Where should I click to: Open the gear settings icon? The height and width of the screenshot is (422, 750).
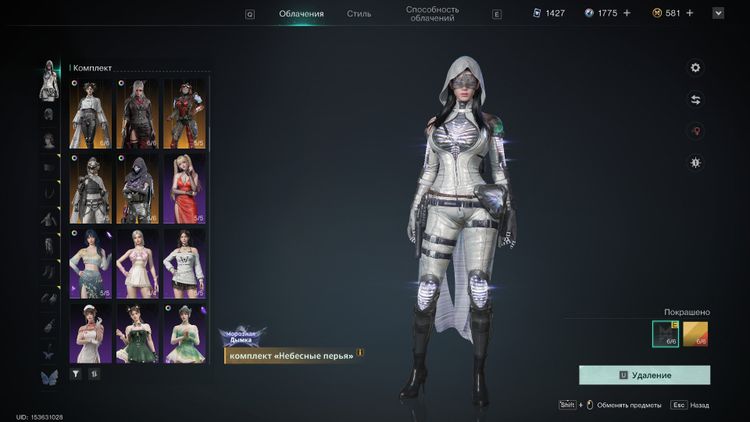[x=696, y=68]
